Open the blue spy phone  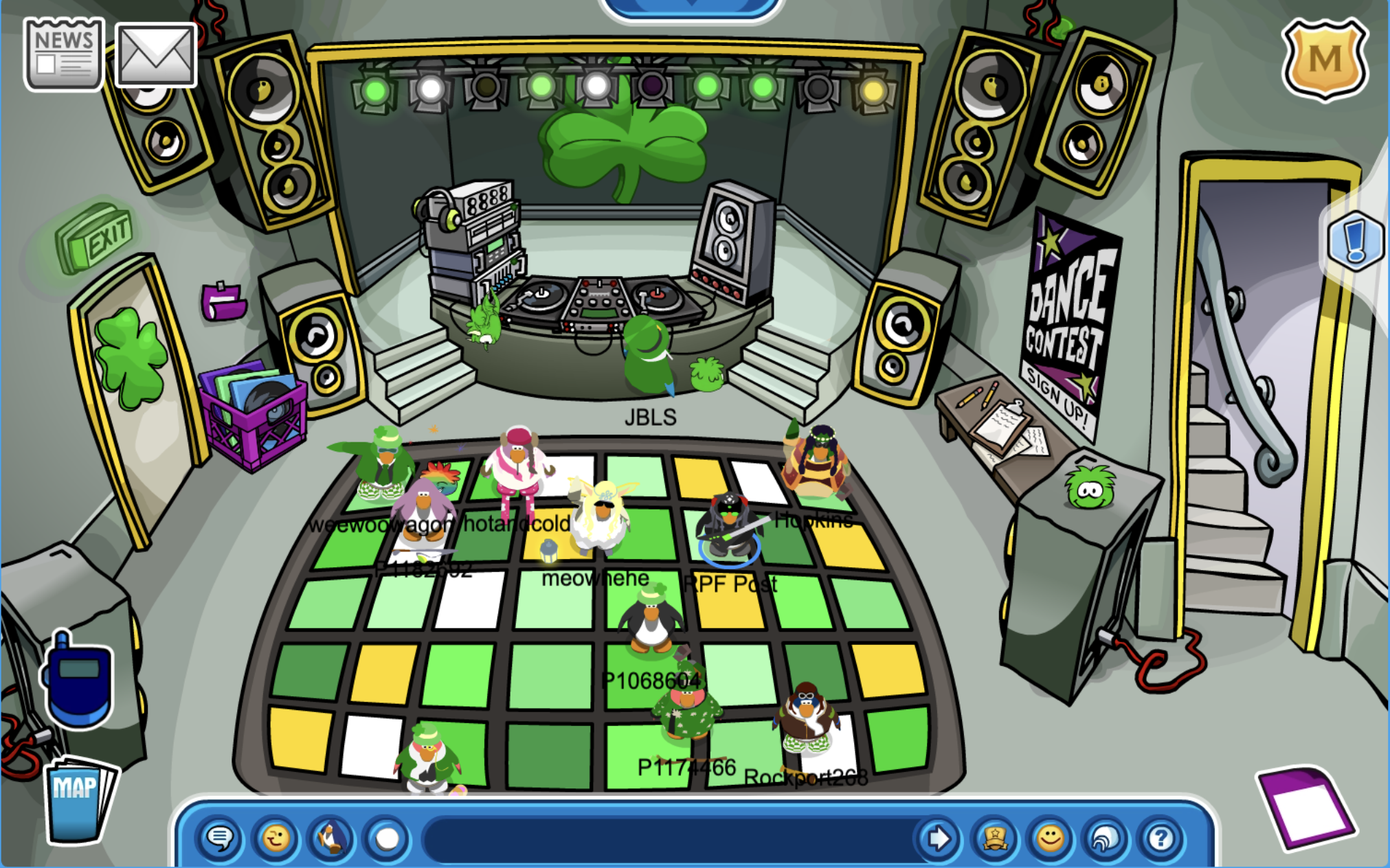(x=78, y=681)
